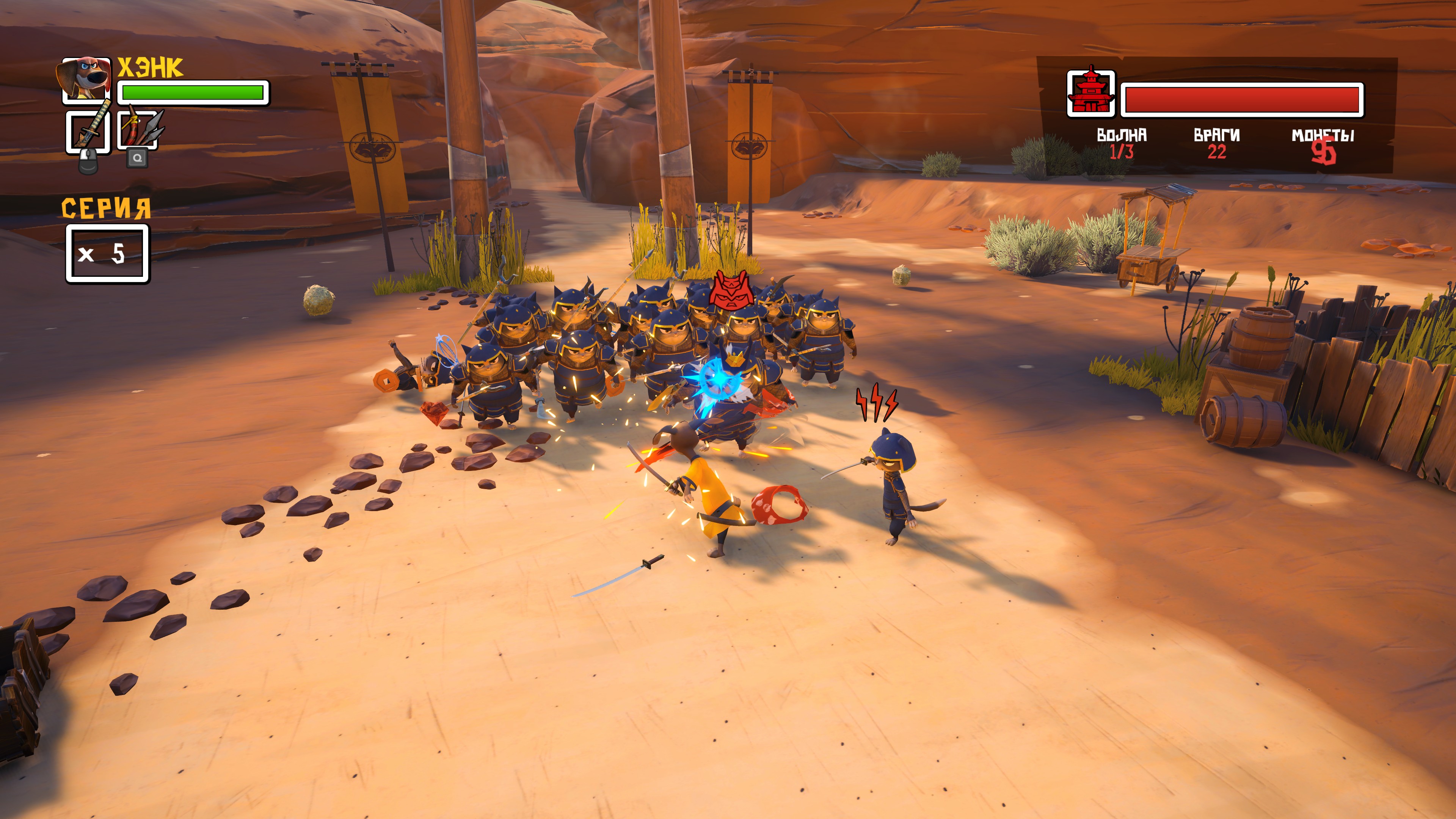
Task: Activate the kunai throwing-weapon slot
Action: click(x=138, y=130)
